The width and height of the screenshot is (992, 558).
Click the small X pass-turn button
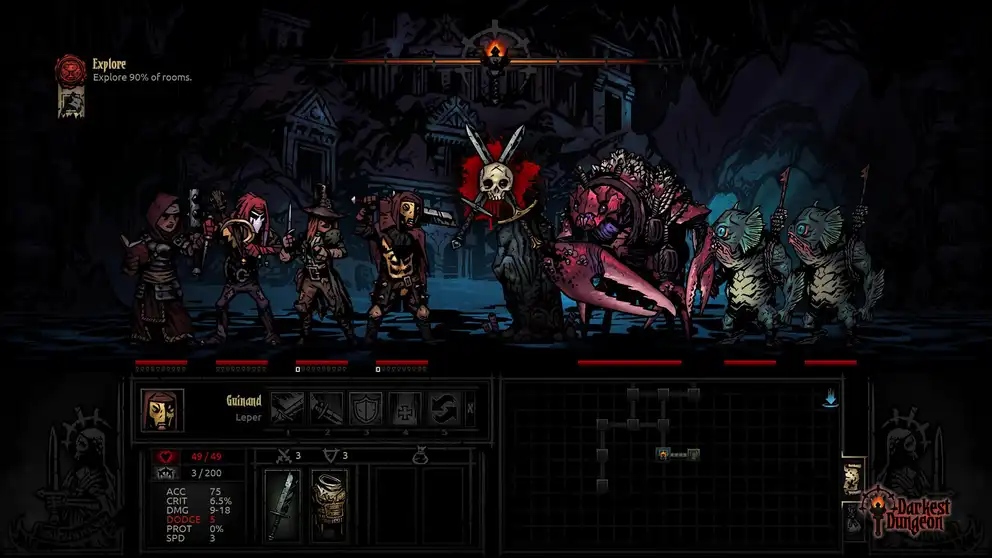(471, 408)
